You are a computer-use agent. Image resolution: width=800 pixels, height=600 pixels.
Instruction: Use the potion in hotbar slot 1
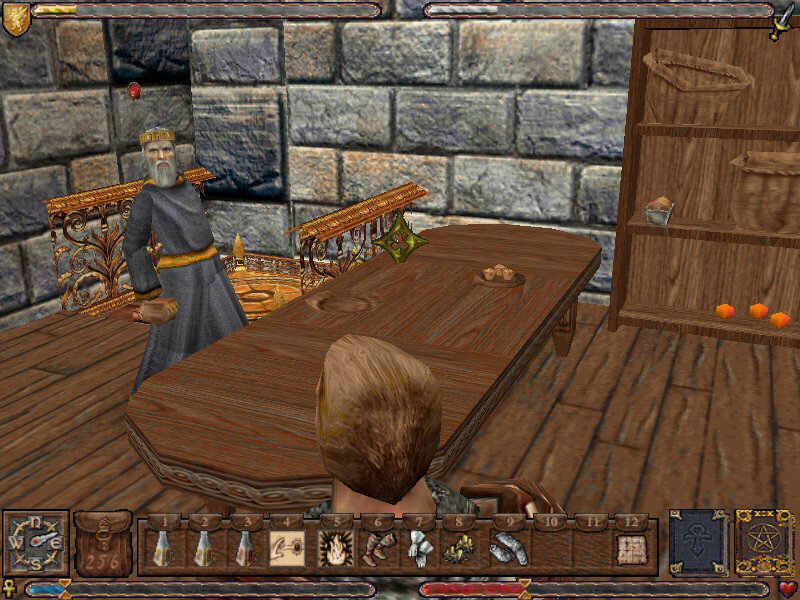(x=161, y=548)
